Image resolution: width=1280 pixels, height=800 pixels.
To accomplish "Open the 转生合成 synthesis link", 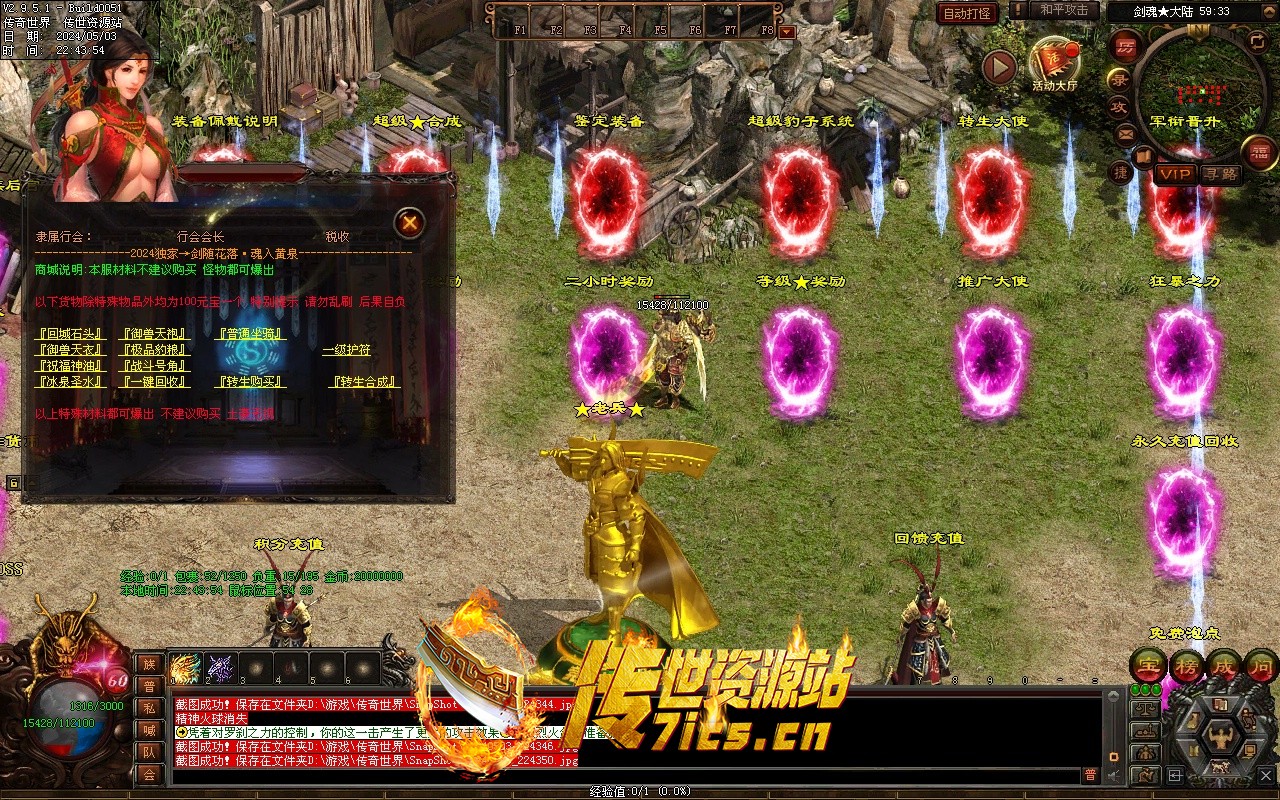I will click(365, 382).
